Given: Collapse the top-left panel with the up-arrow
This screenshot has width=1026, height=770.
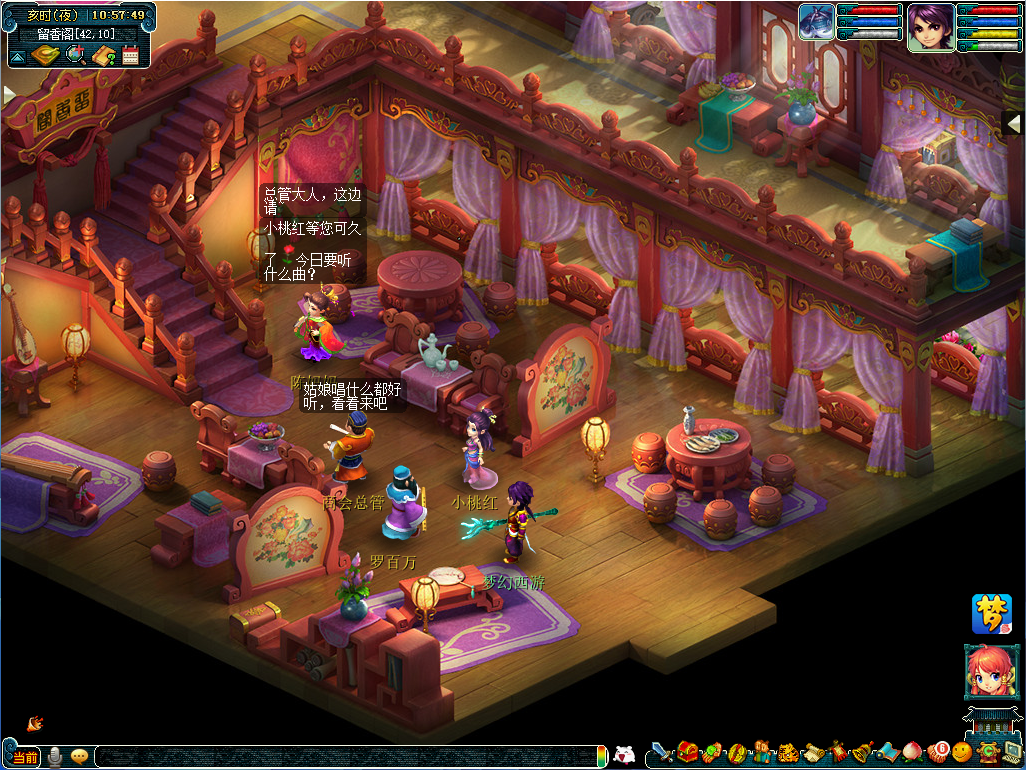Looking at the screenshot, I should point(17,56).
